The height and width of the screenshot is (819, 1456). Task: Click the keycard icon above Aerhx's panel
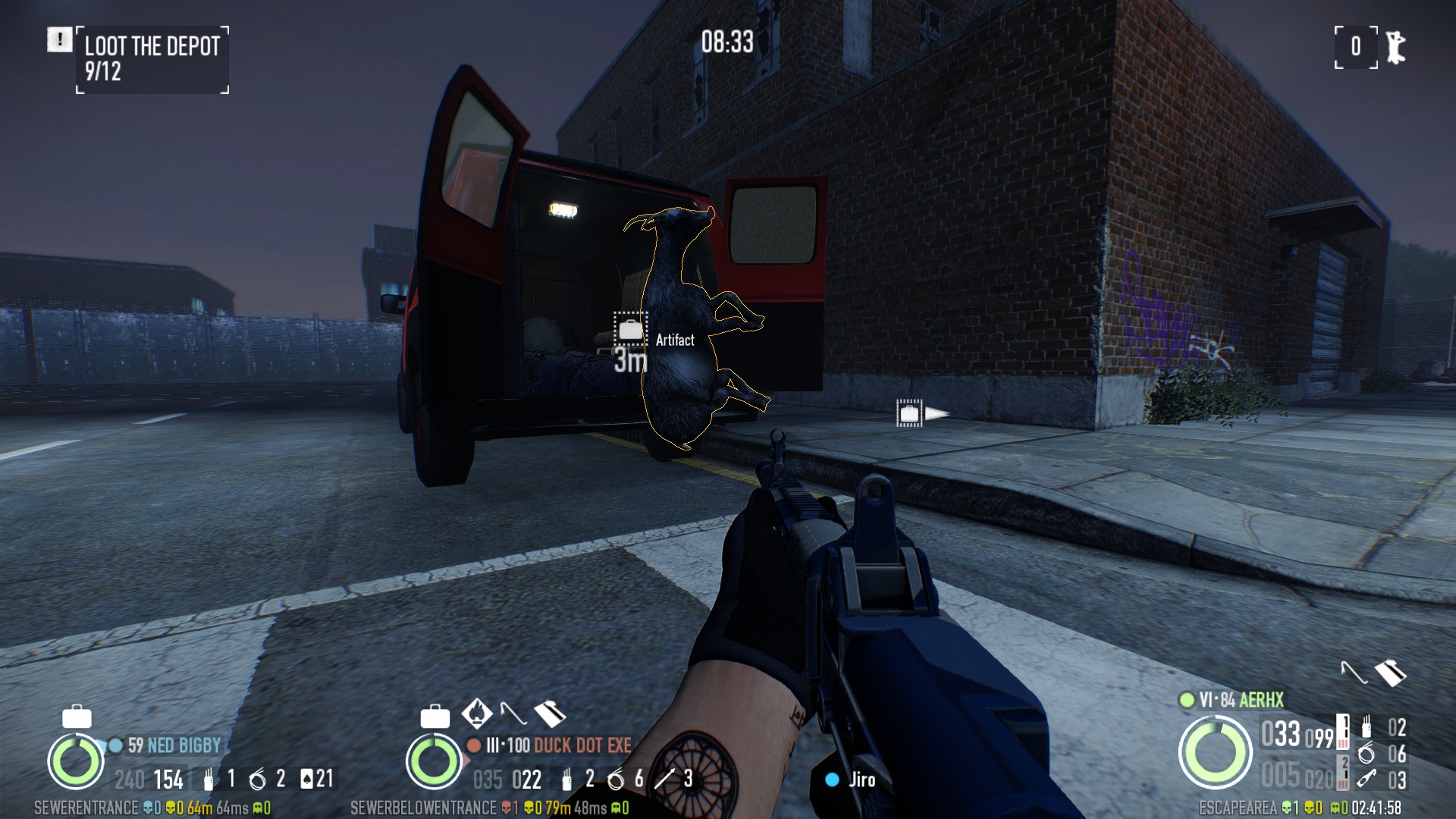coord(1390,673)
